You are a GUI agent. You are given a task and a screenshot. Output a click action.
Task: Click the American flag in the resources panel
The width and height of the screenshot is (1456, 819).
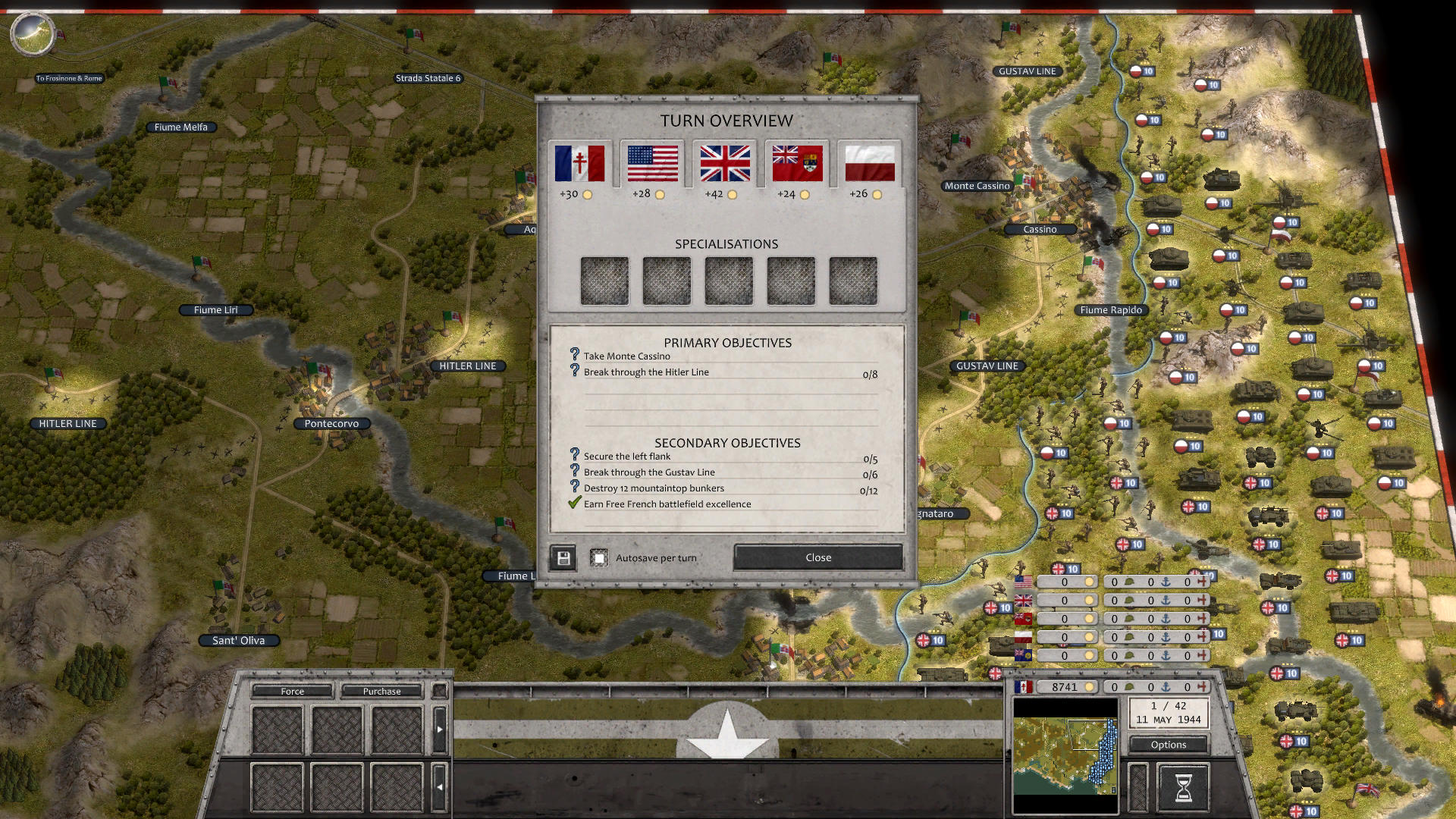[x=1022, y=582]
